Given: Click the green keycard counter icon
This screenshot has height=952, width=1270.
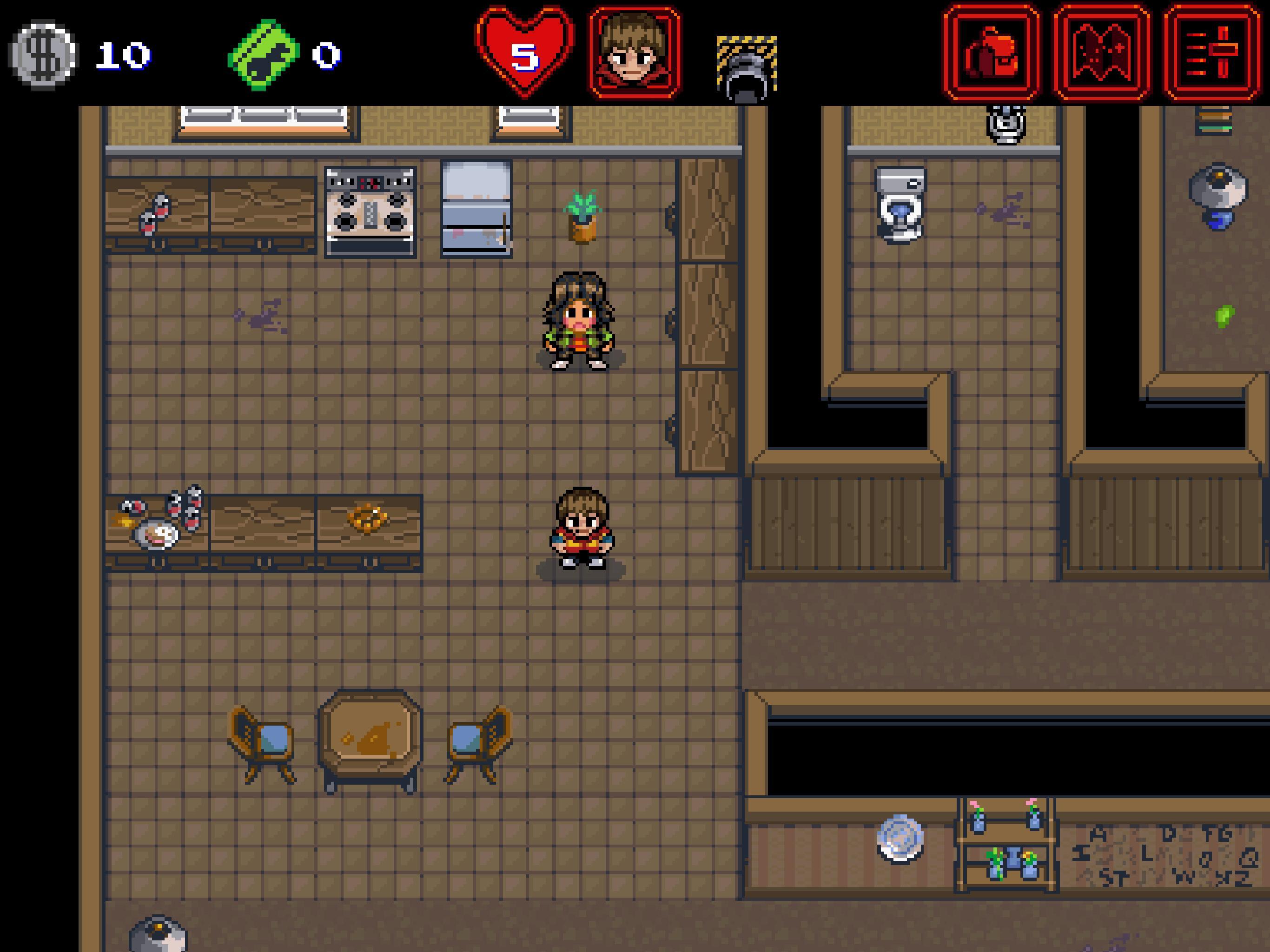Looking at the screenshot, I should [264, 53].
